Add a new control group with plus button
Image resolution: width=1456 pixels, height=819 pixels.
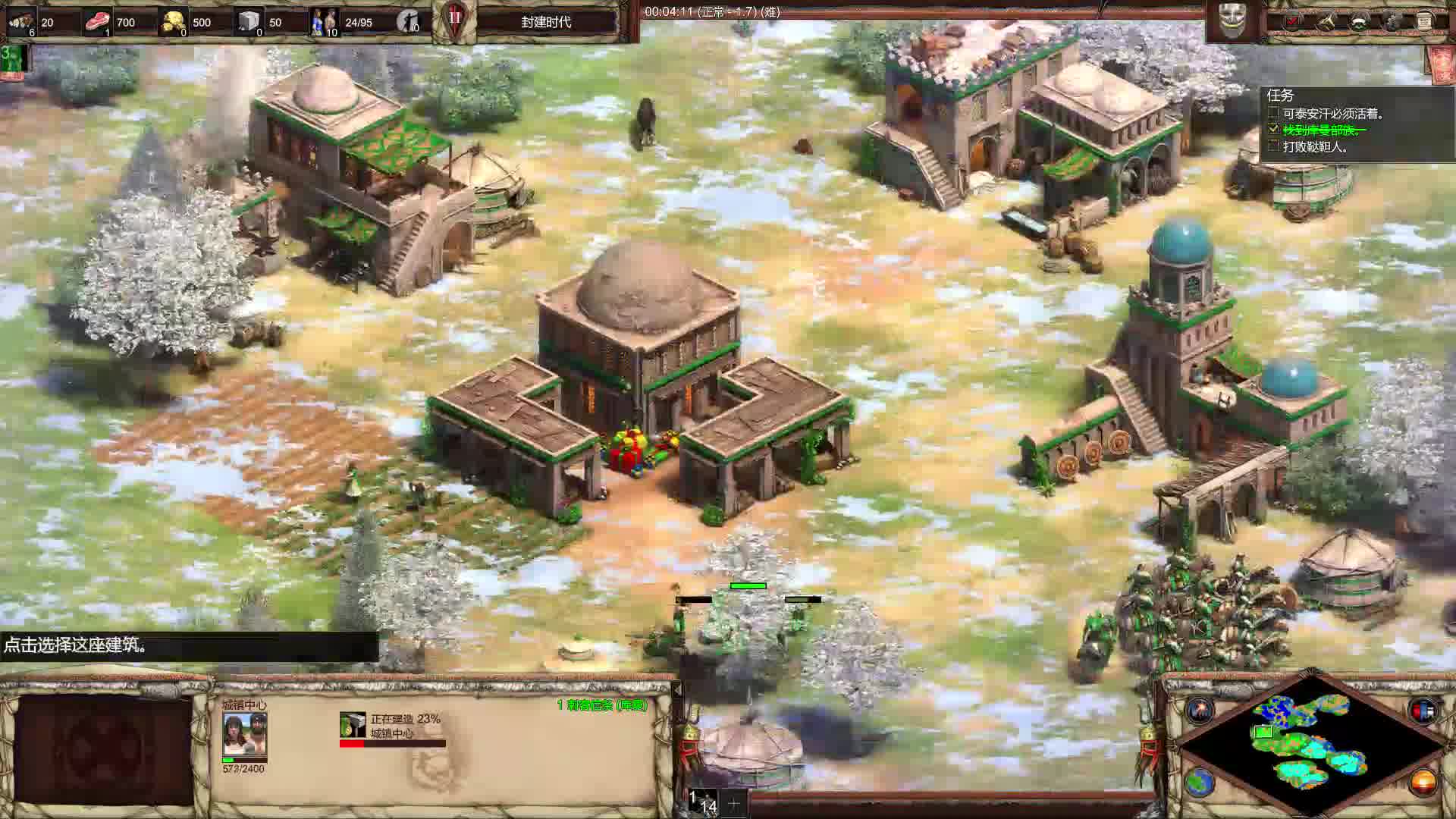[x=733, y=802]
